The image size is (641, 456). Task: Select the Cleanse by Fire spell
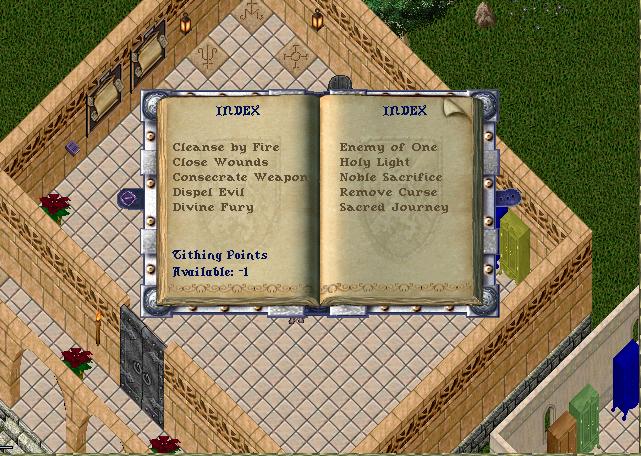[x=226, y=147]
